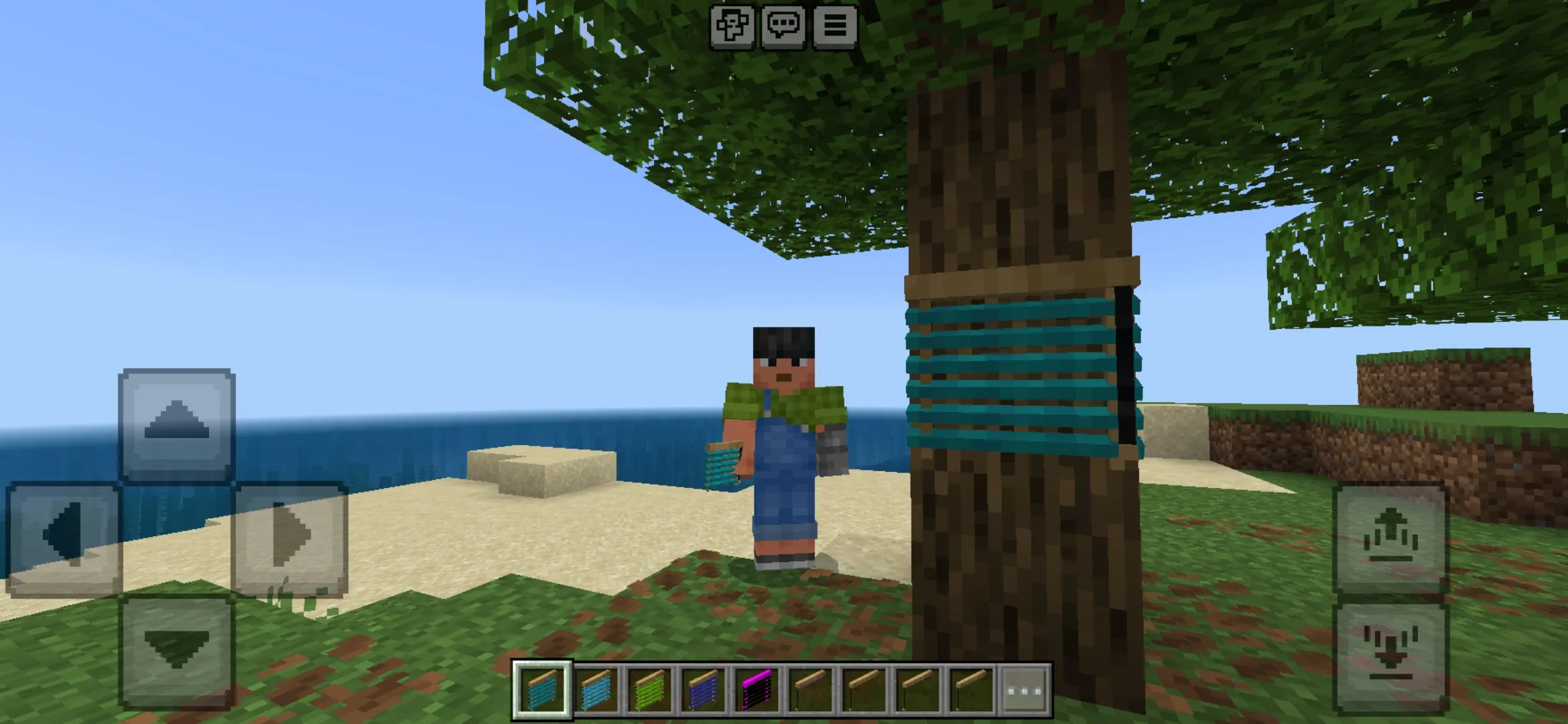The image size is (1568, 724).
Task: Tap the move right arrow
Action: (x=290, y=537)
